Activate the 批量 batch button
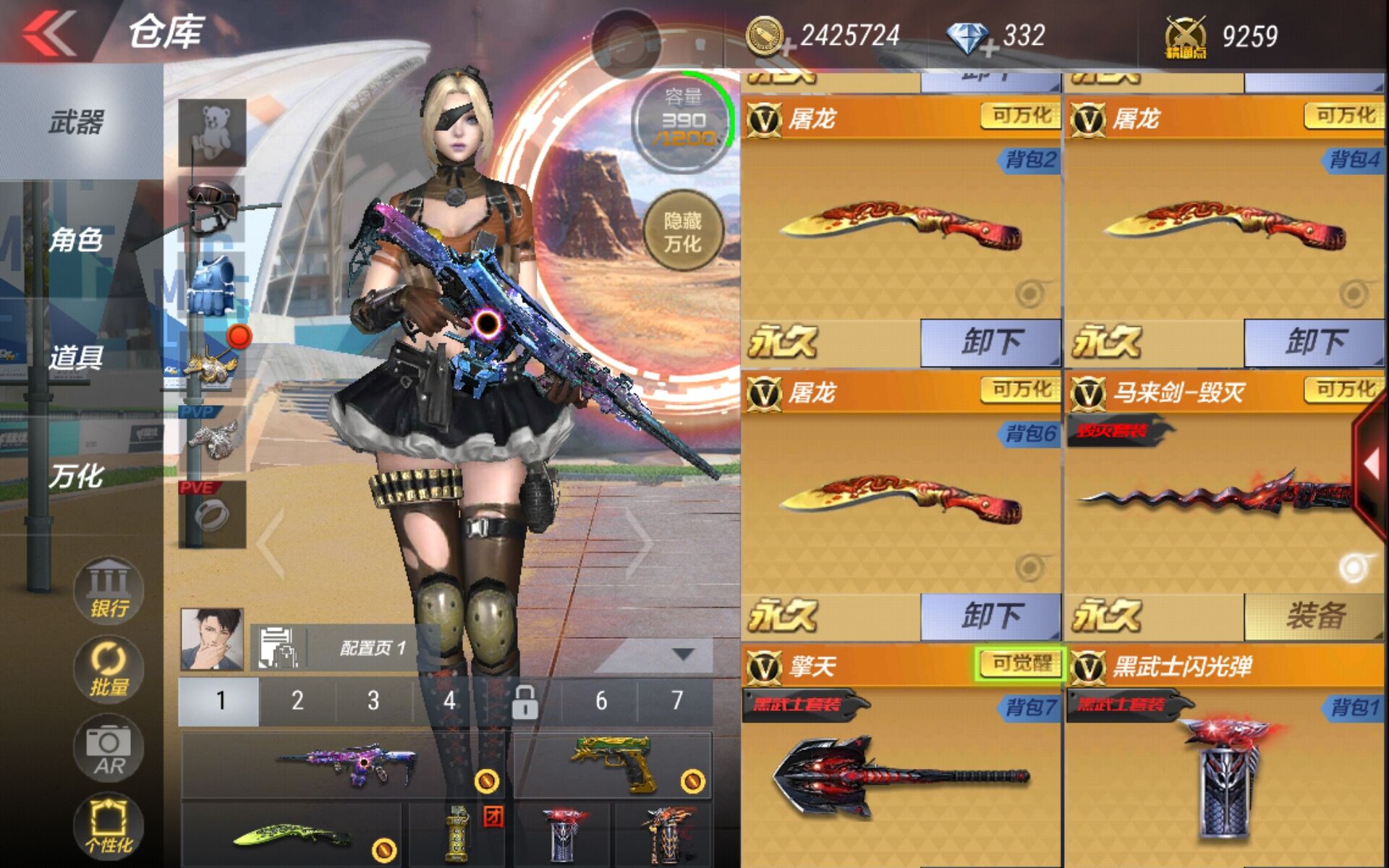The image size is (1389, 868). [109, 669]
